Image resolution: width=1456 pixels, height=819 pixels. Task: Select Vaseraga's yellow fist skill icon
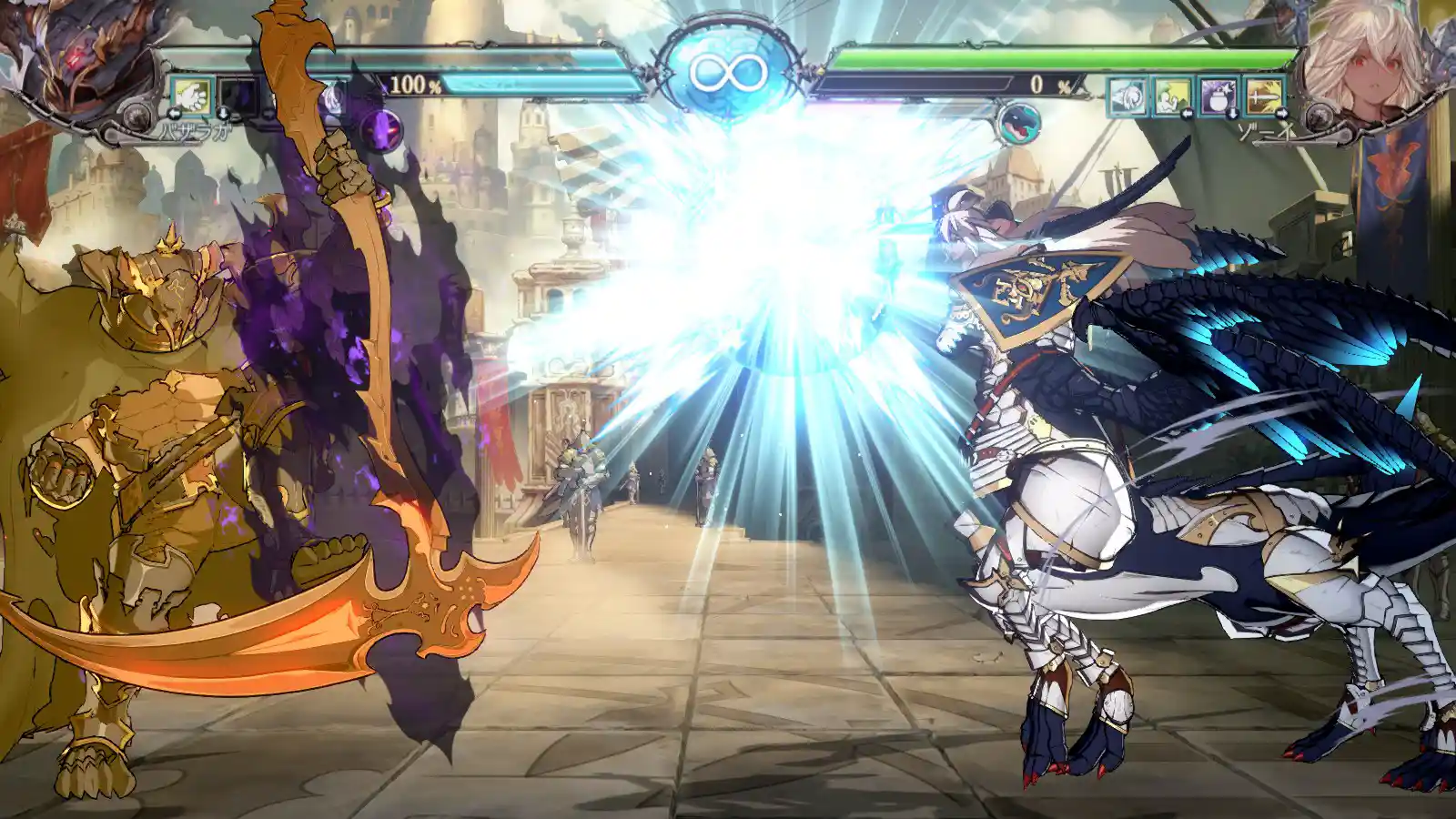[x=190, y=95]
